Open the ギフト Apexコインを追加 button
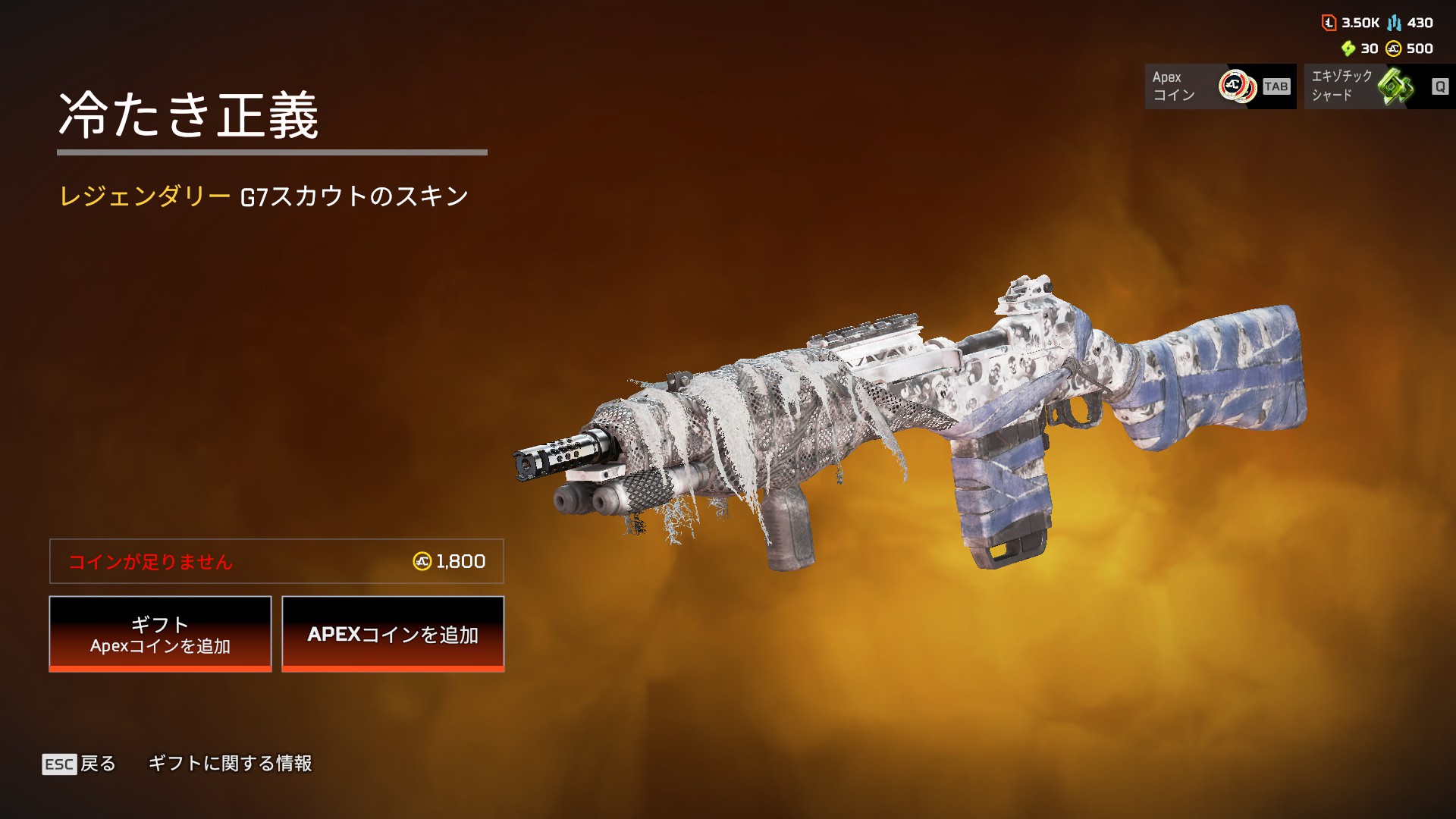Screen dimensions: 1456x819 coord(160,634)
